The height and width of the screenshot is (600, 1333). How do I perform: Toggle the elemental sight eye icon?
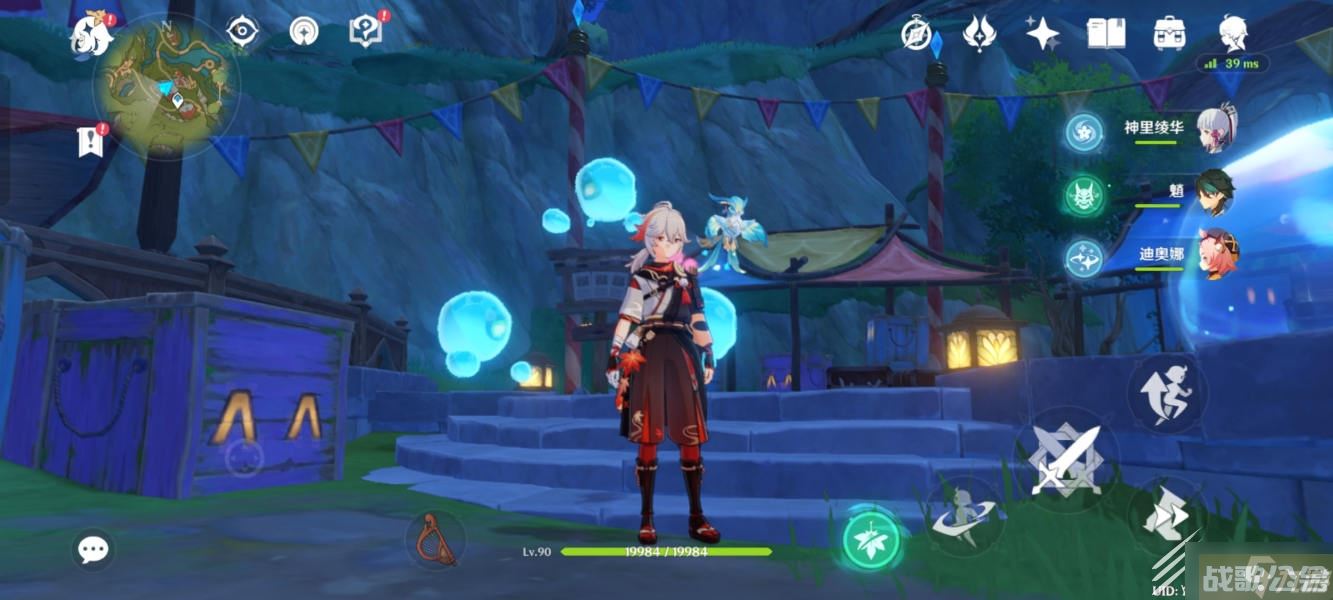pyautogui.click(x=241, y=32)
